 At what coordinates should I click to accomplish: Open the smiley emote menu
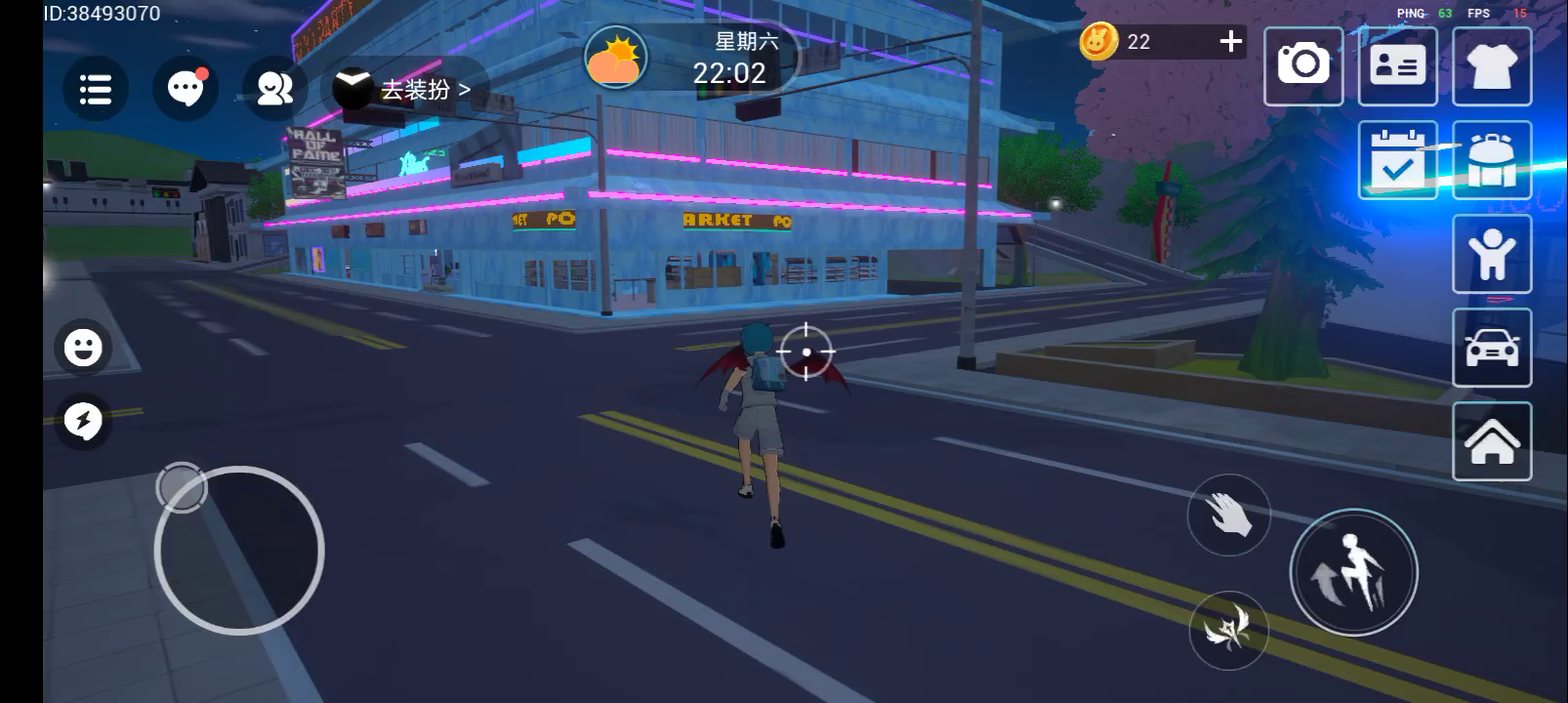(x=83, y=347)
